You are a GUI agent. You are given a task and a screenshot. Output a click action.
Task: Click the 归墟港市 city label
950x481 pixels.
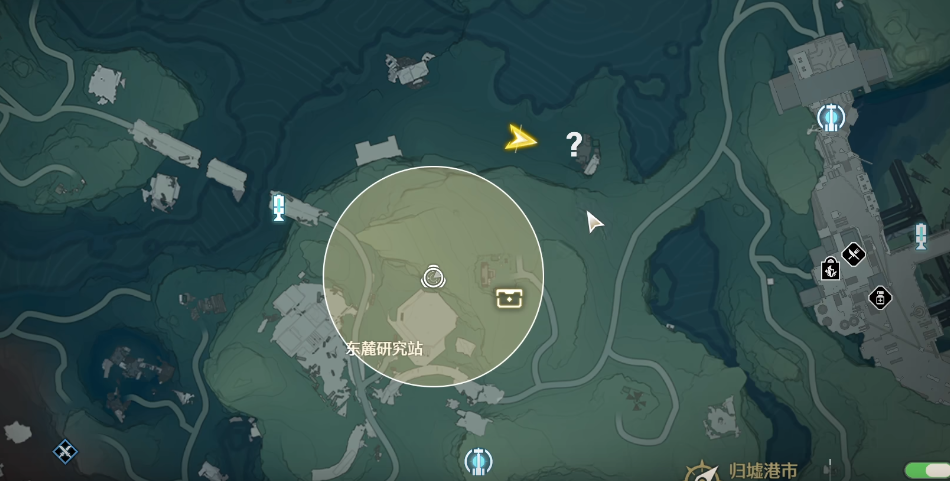point(763,470)
